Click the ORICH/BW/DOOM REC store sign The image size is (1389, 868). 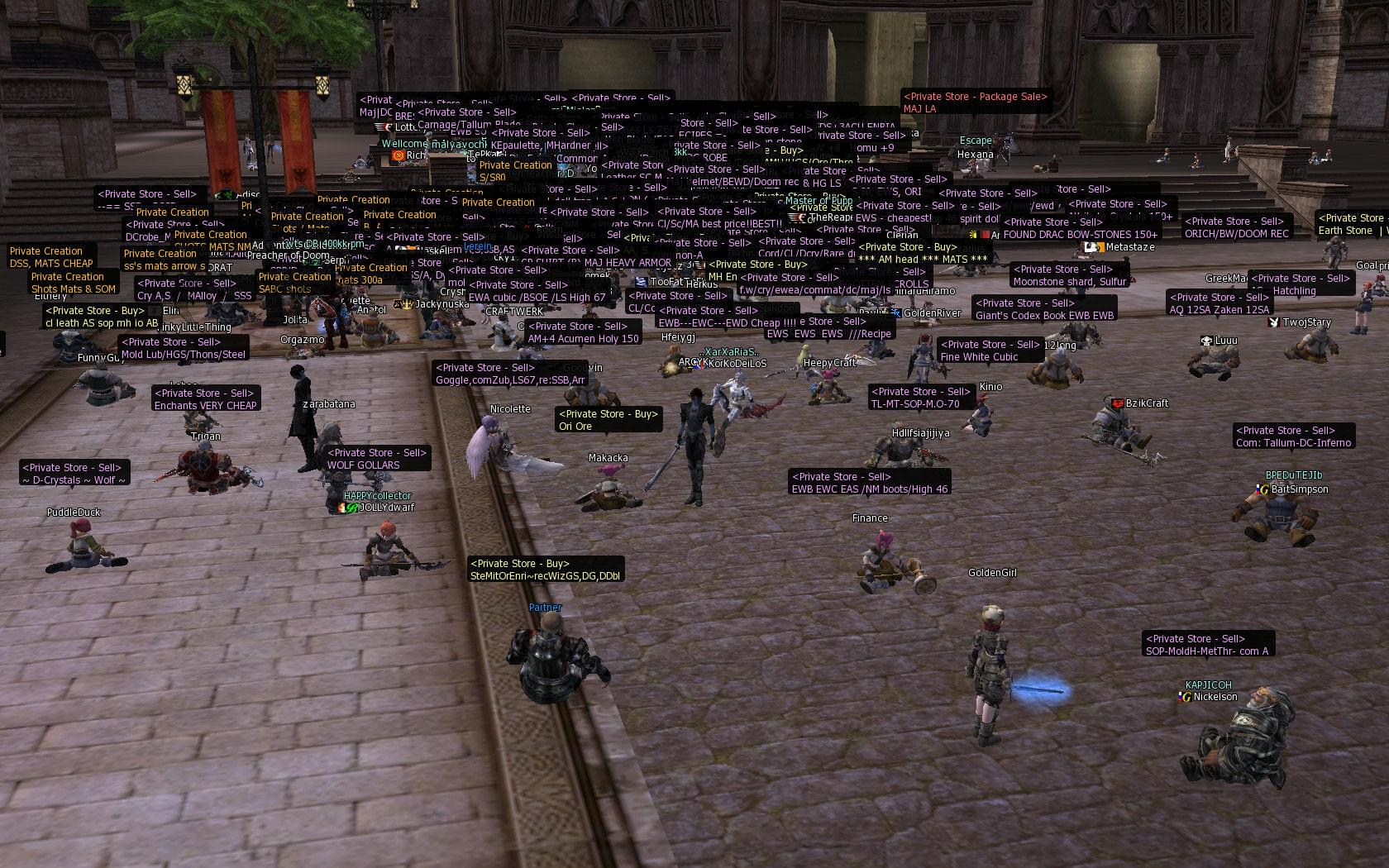pyautogui.click(x=1236, y=227)
